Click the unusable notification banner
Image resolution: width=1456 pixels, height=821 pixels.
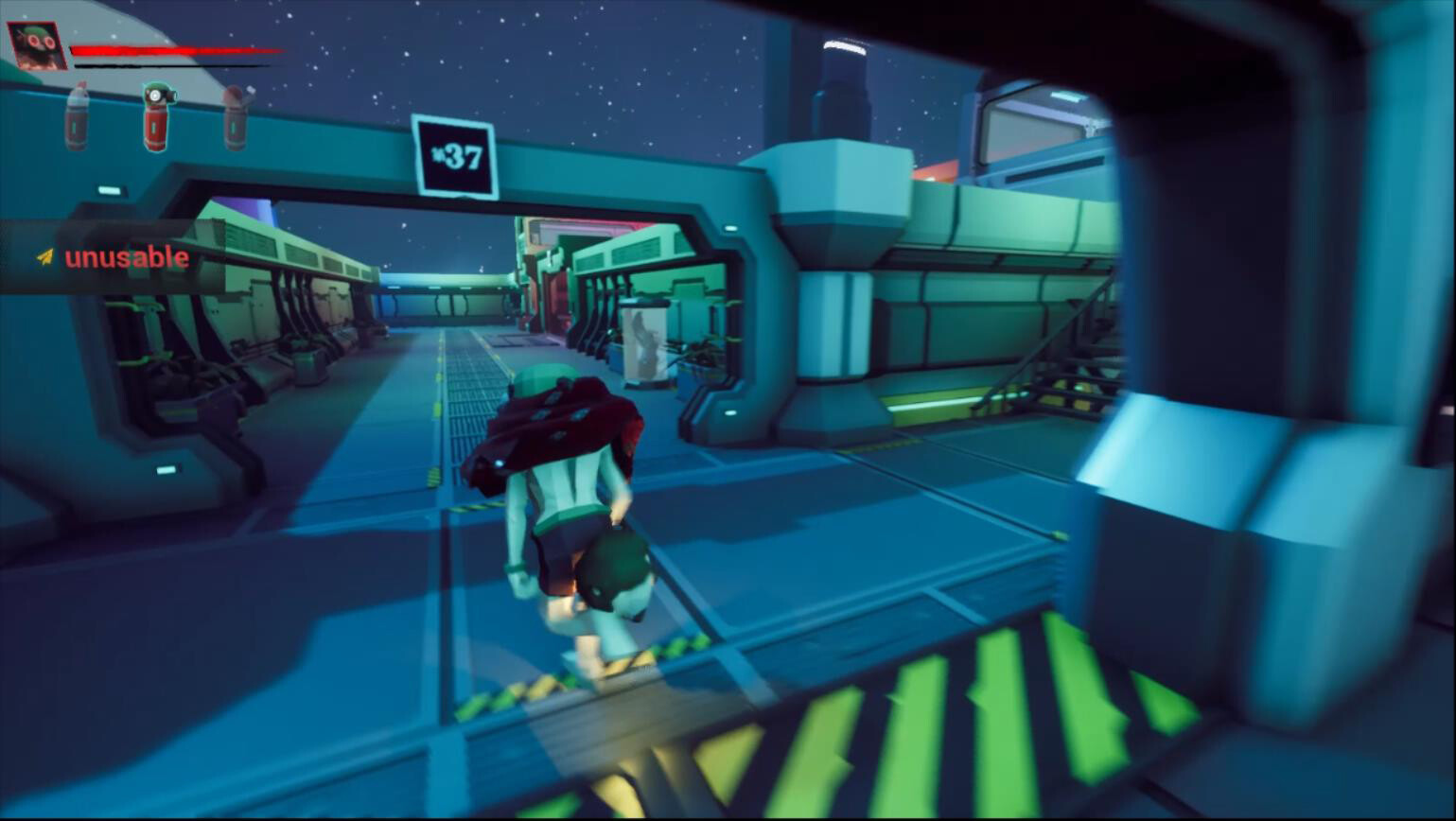[123, 256]
